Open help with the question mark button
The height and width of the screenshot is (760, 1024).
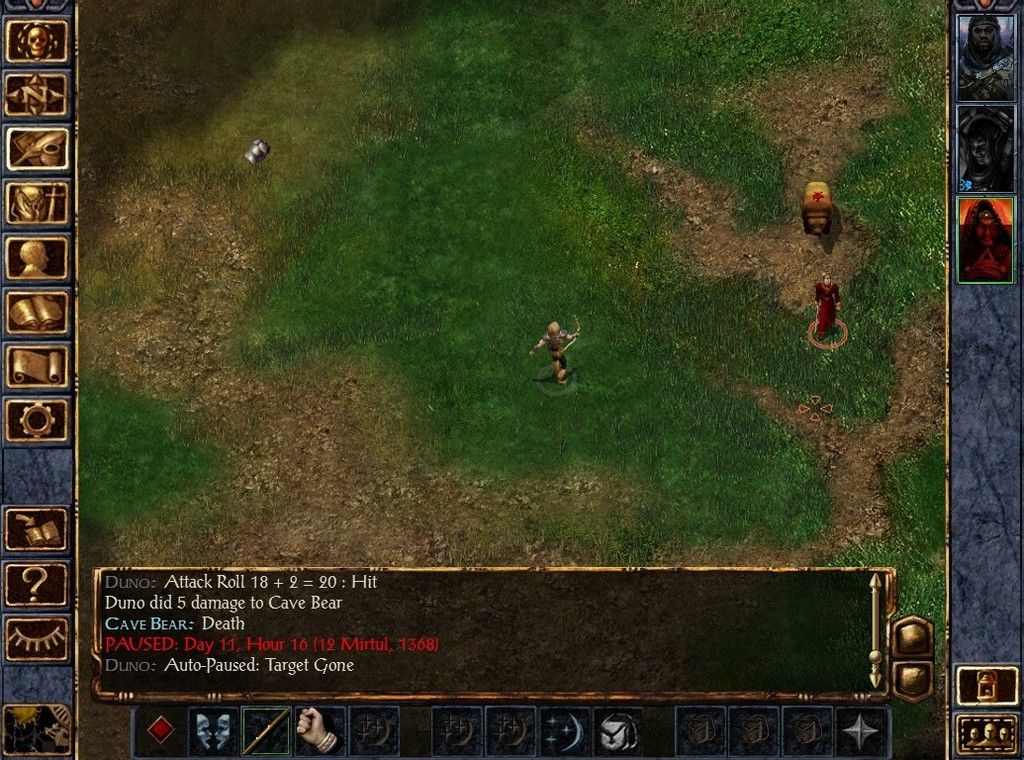click(37, 584)
